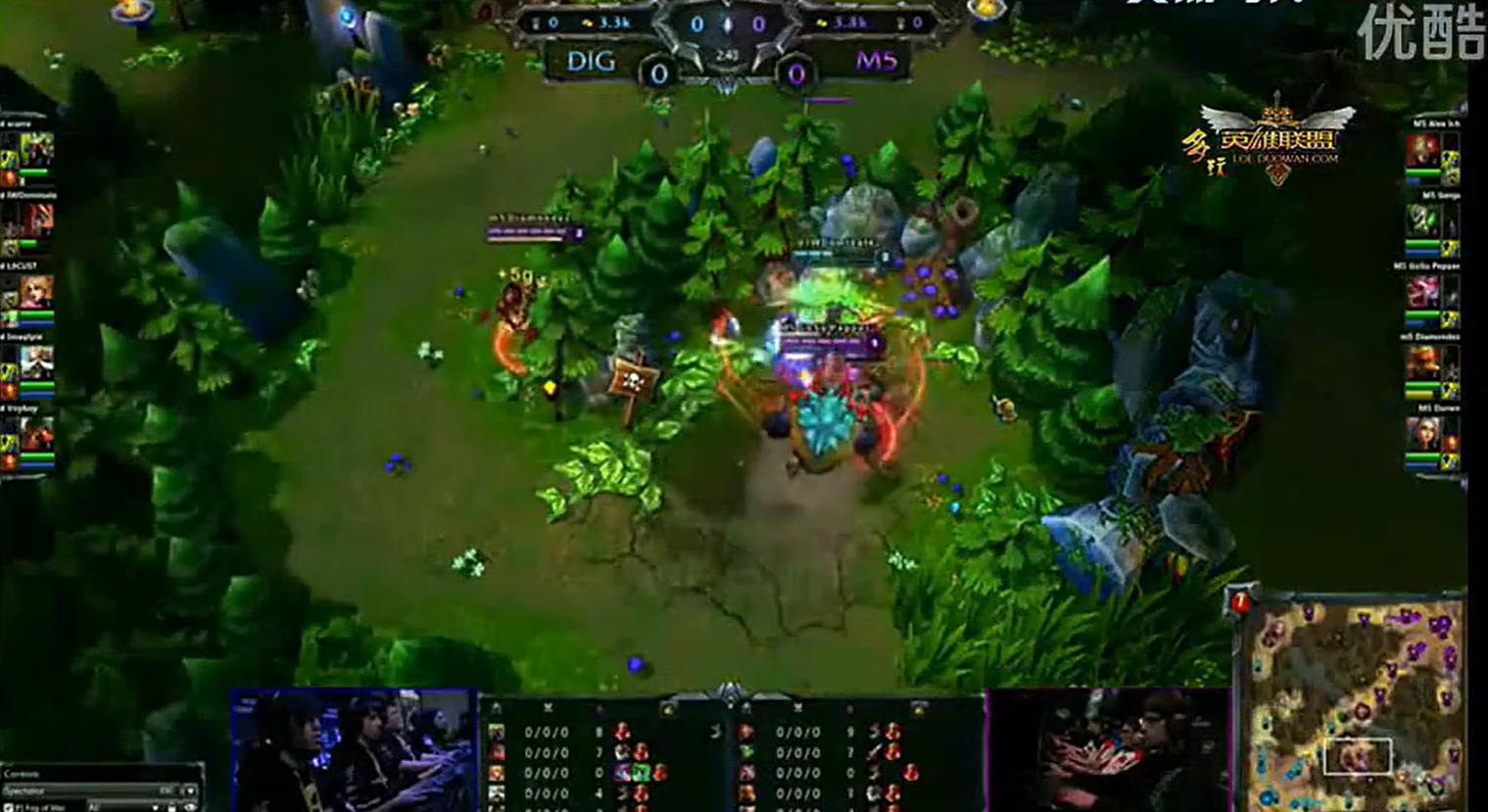The width and height of the screenshot is (1488, 812).
Task: Select M5 Diamondprox's champion portrait
Action: tap(1422, 363)
